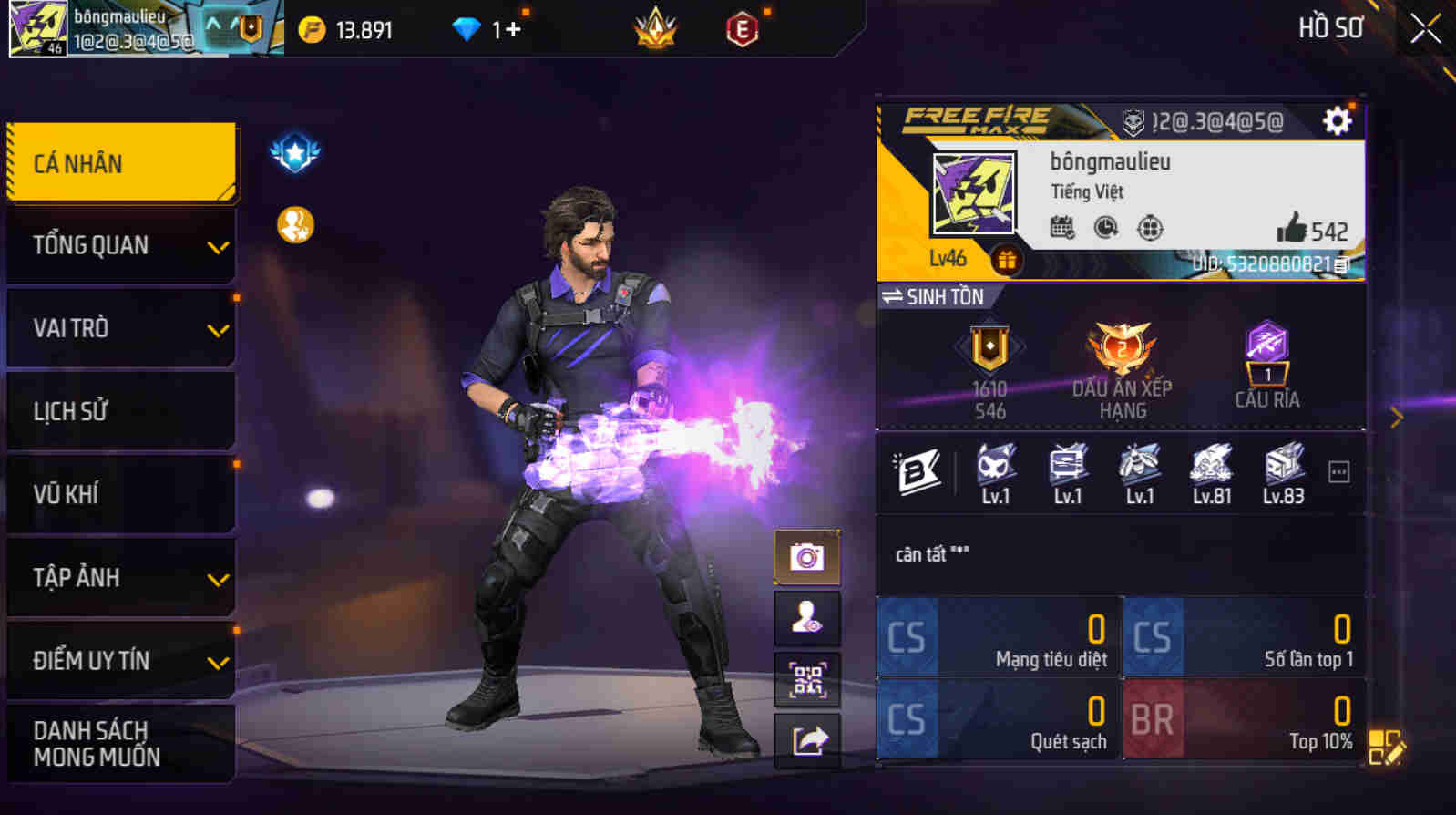Open profile settings via the gear icon
Image resolution: width=1456 pixels, height=815 pixels.
(x=1336, y=119)
